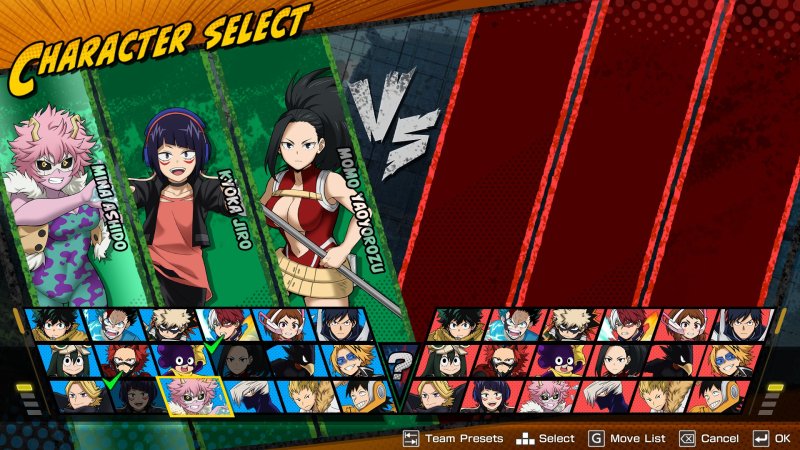Choose Bakugo from the red right roster
This screenshot has height=450, width=800.
(x=571, y=324)
